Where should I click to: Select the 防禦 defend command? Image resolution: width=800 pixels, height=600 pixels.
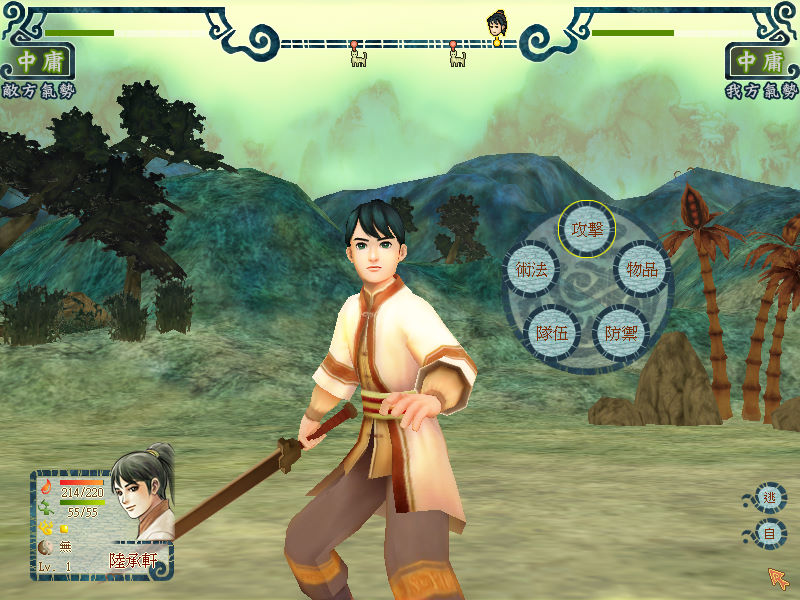click(x=621, y=332)
